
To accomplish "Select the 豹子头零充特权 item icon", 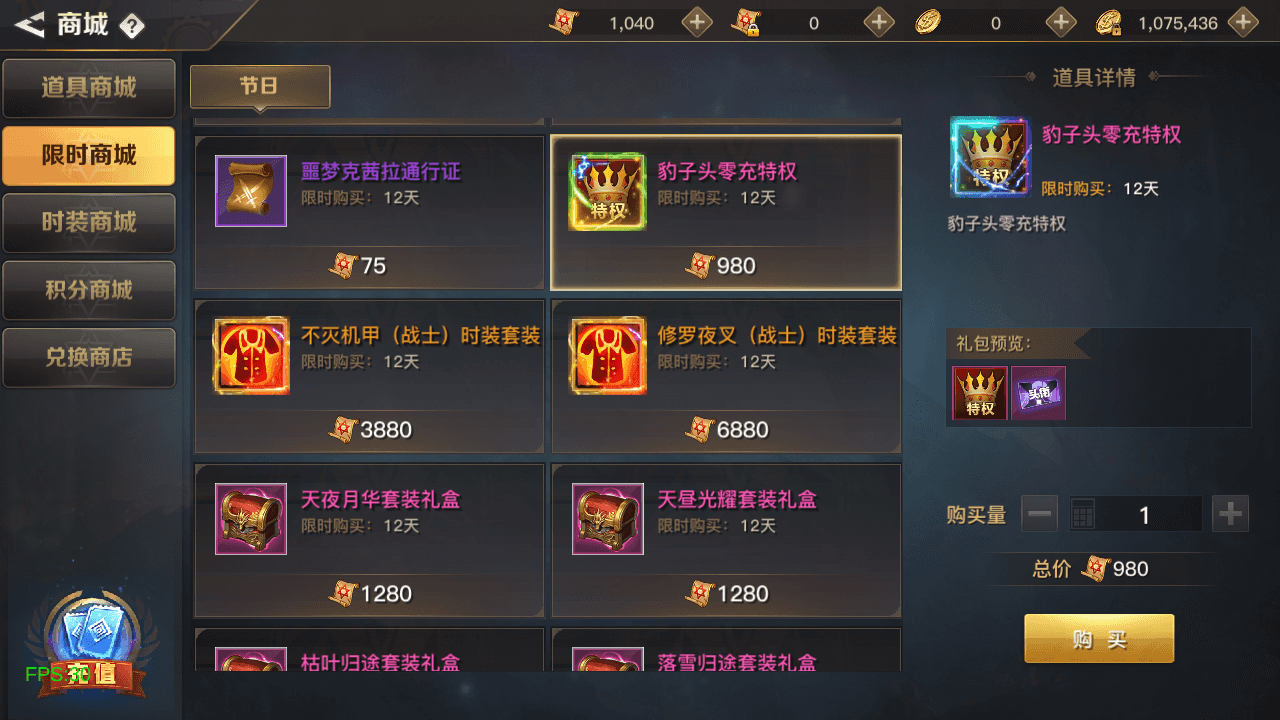I will coord(606,191).
